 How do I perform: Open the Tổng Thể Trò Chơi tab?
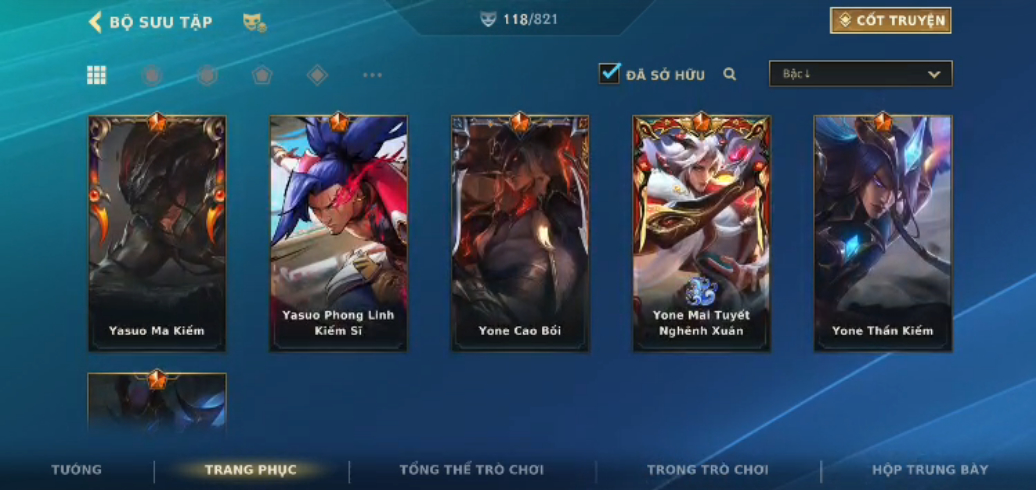(471, 469)
